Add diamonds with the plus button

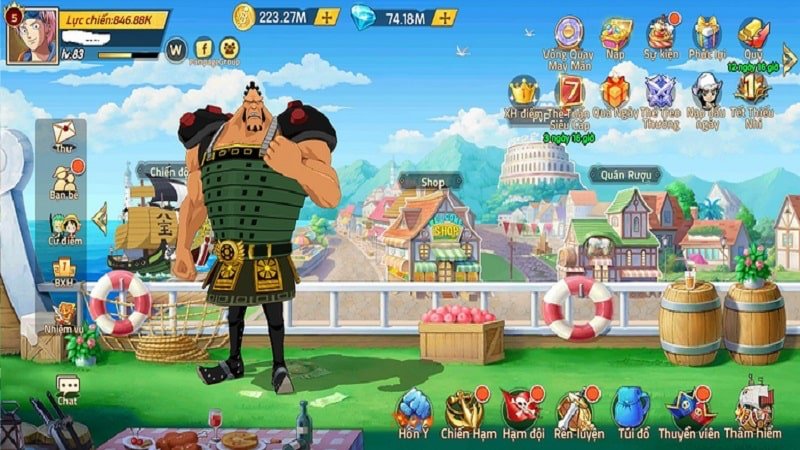(445, 17)
